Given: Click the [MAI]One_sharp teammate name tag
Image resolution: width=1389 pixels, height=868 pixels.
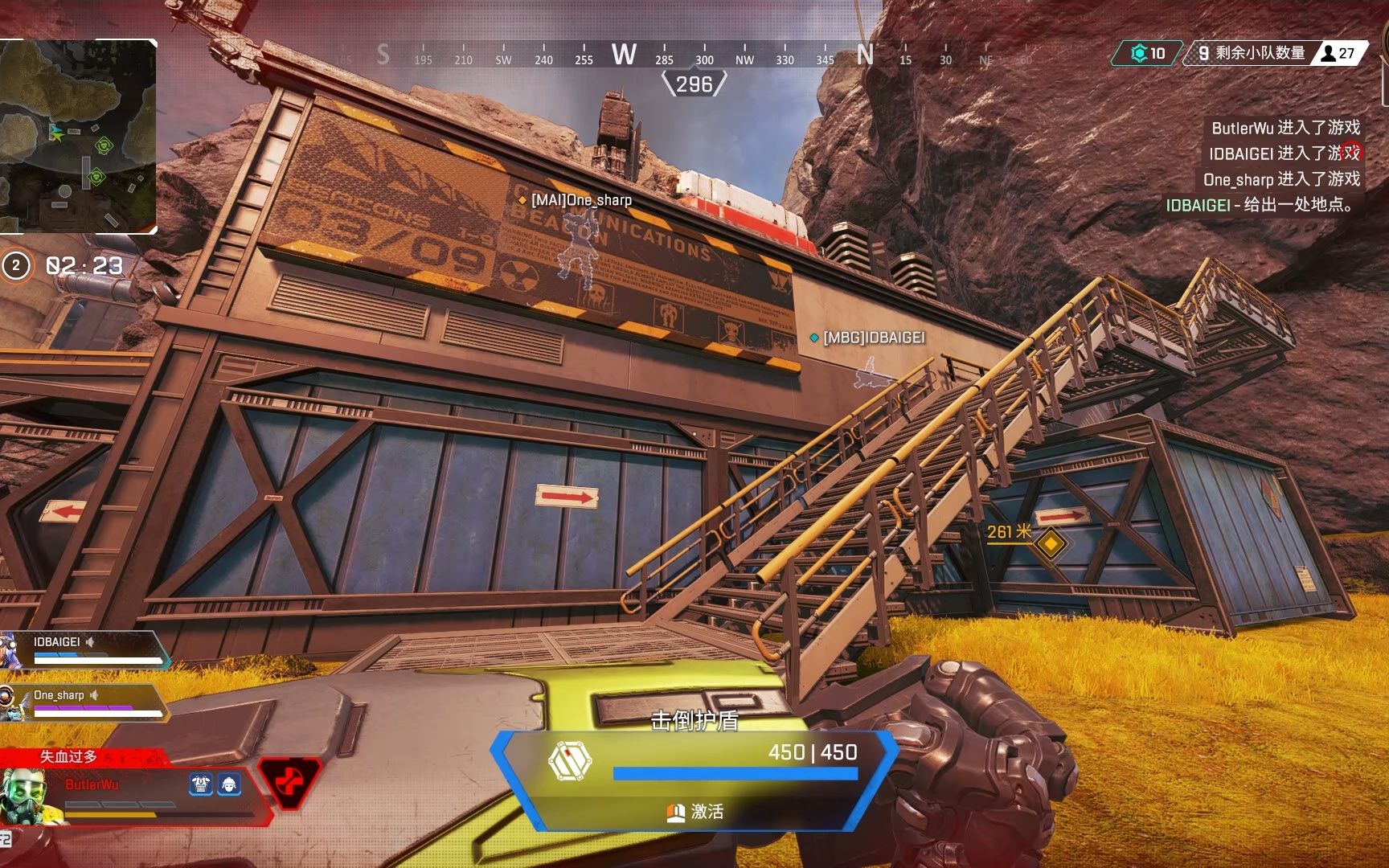Looking at the screenshot, I should tap(580, 200).
